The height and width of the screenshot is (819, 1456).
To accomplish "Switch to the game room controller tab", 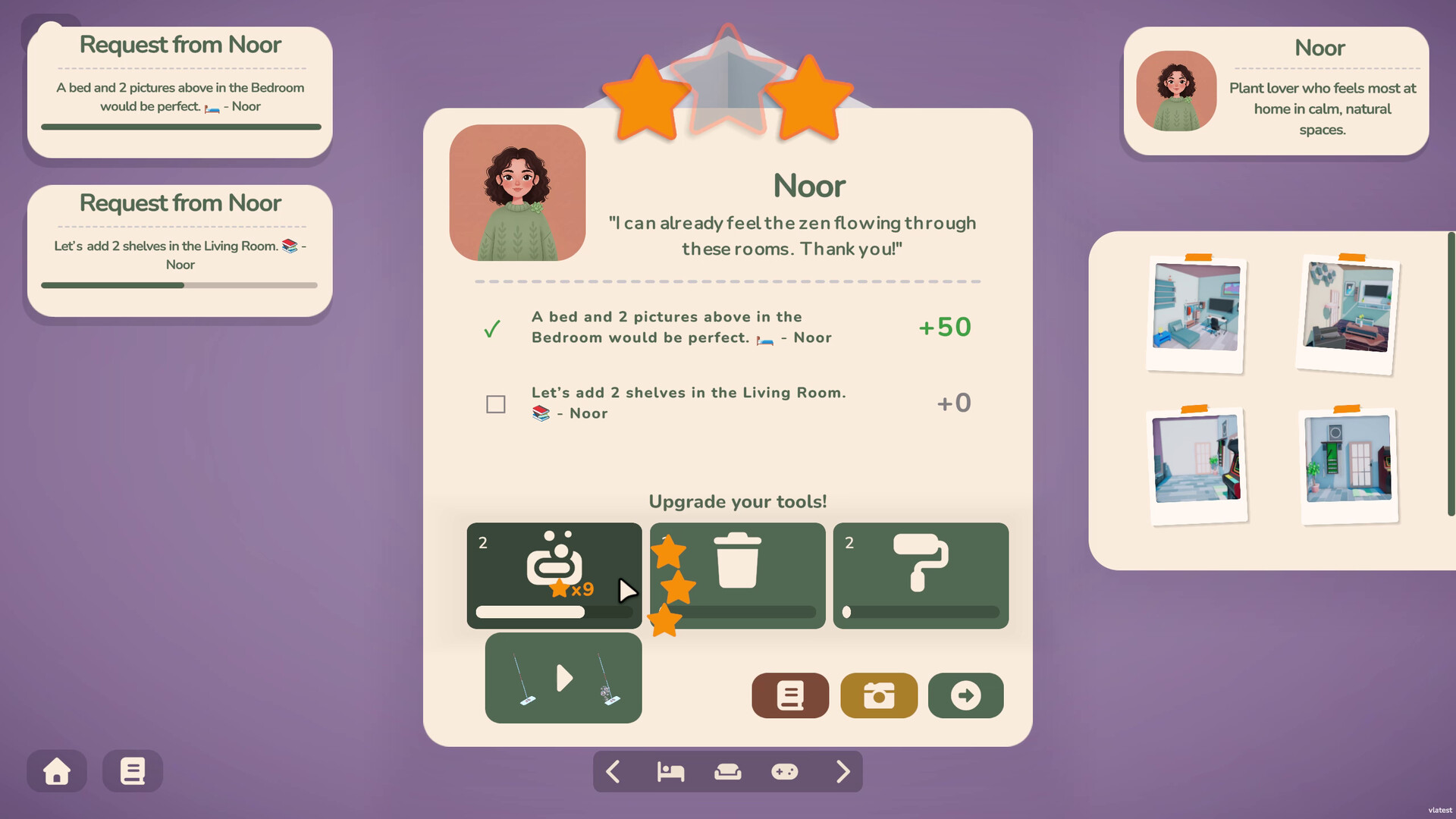I will pyautogui.click(x=785, y=772).
